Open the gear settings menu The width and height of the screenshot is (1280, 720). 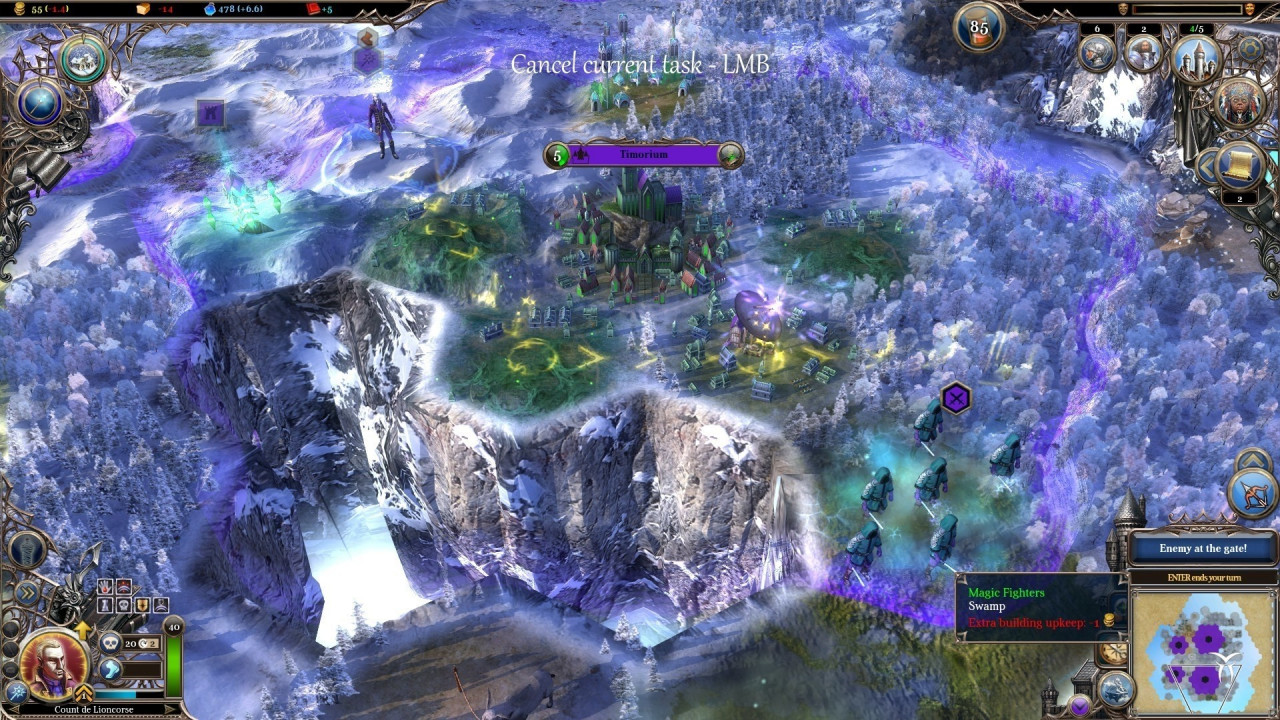[1250, 48]
